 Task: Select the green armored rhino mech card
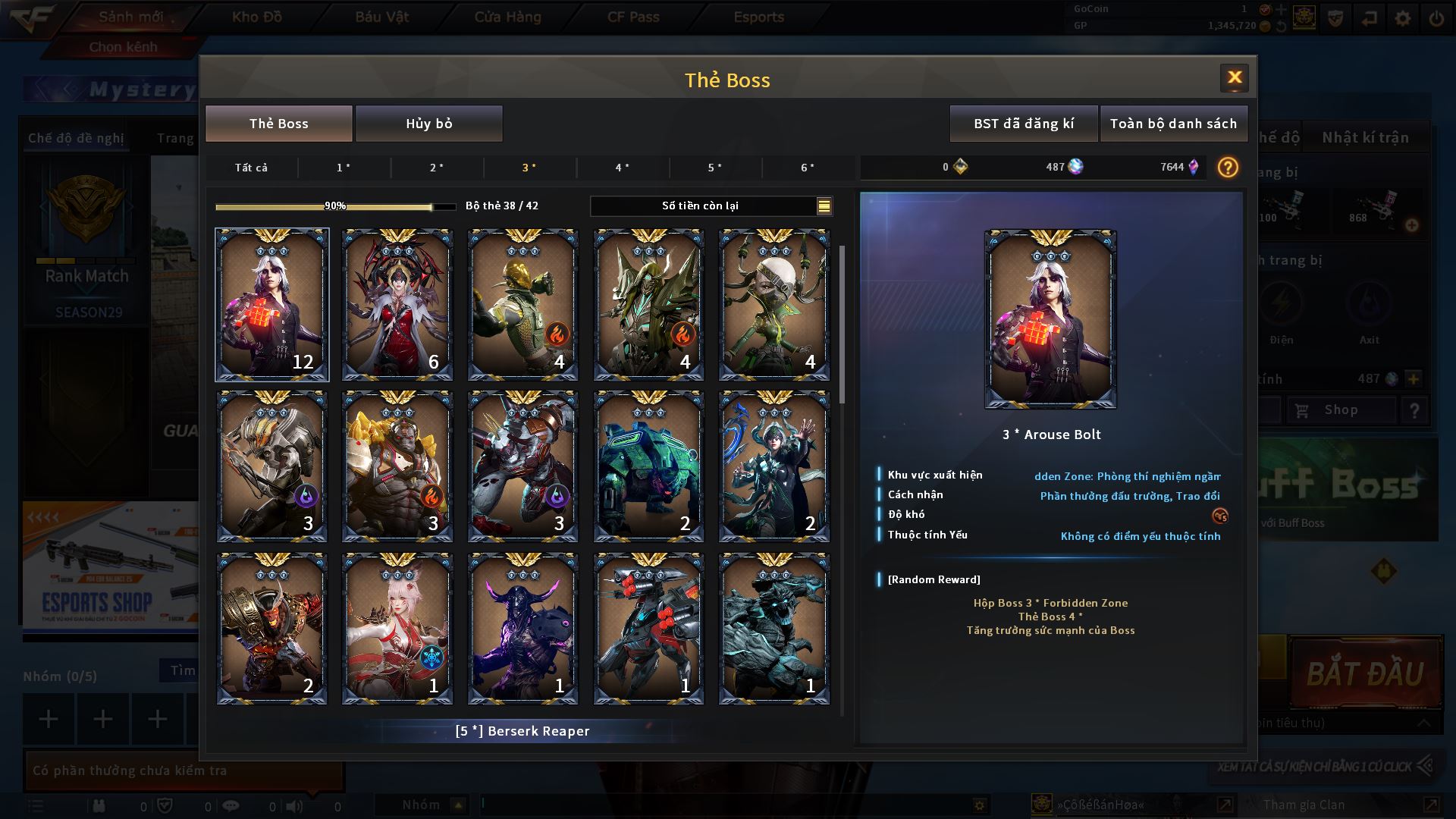(x=648, y=466)
